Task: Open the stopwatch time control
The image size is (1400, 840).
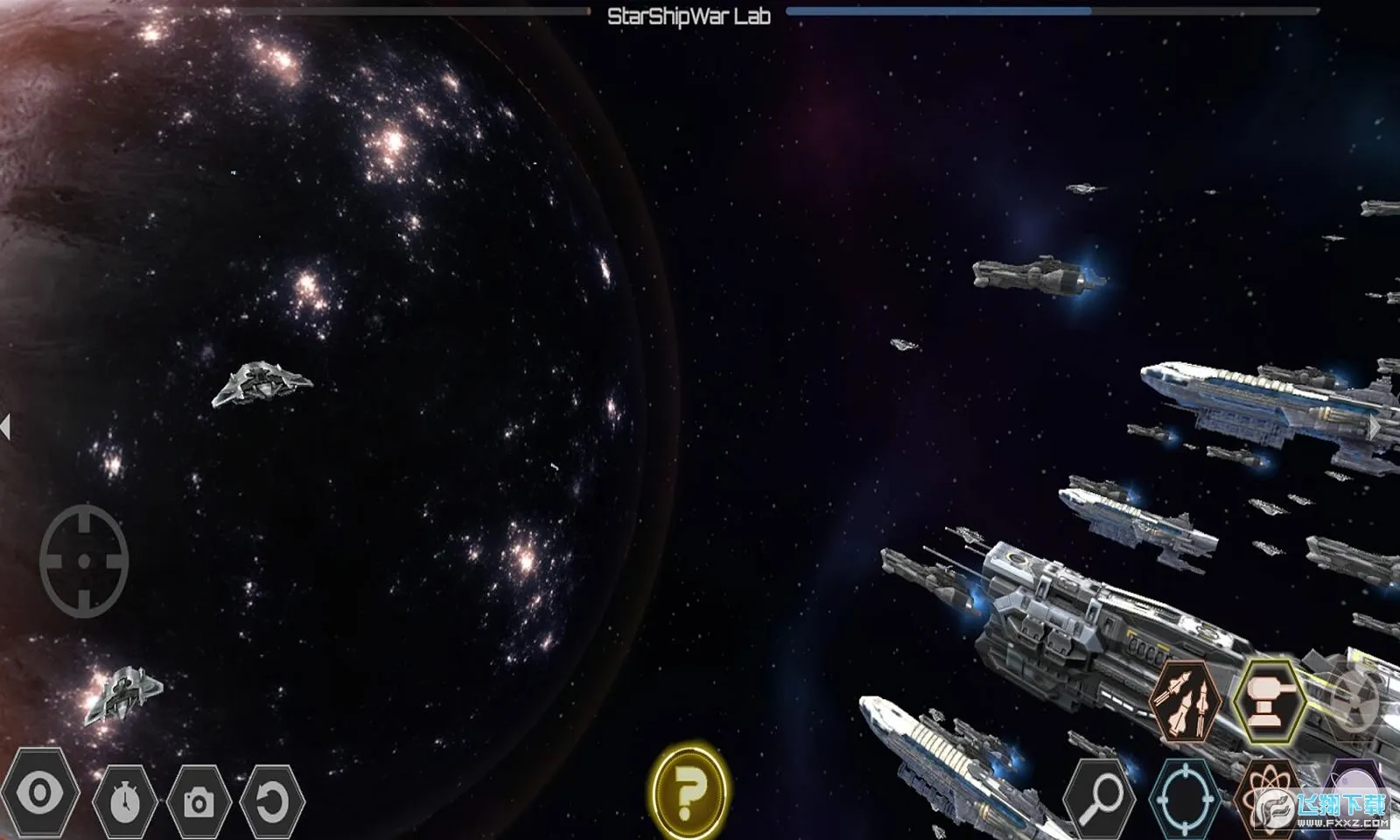Action: click(125, 800)
